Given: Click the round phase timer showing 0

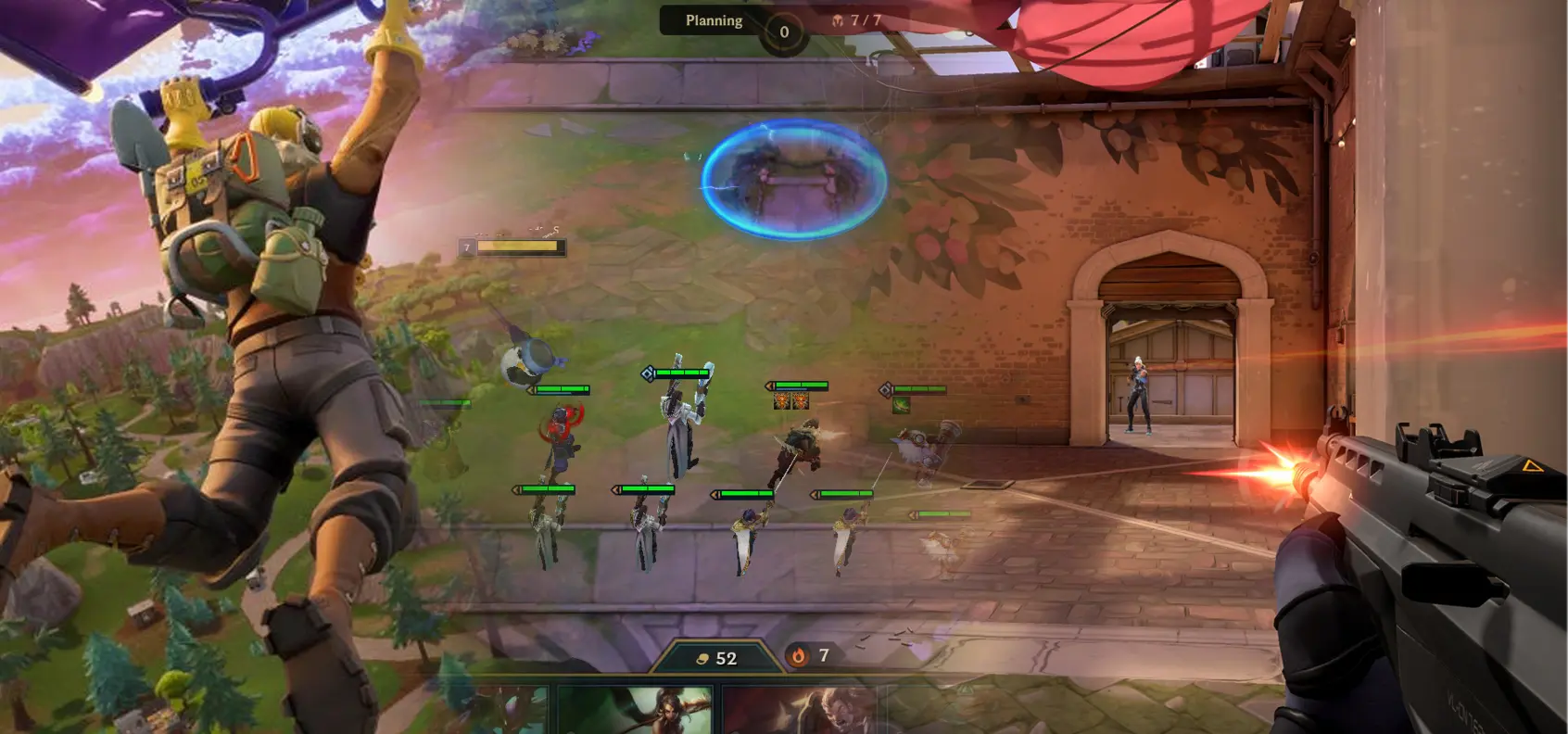Looking at the screenshot, I should pos(784,31).
